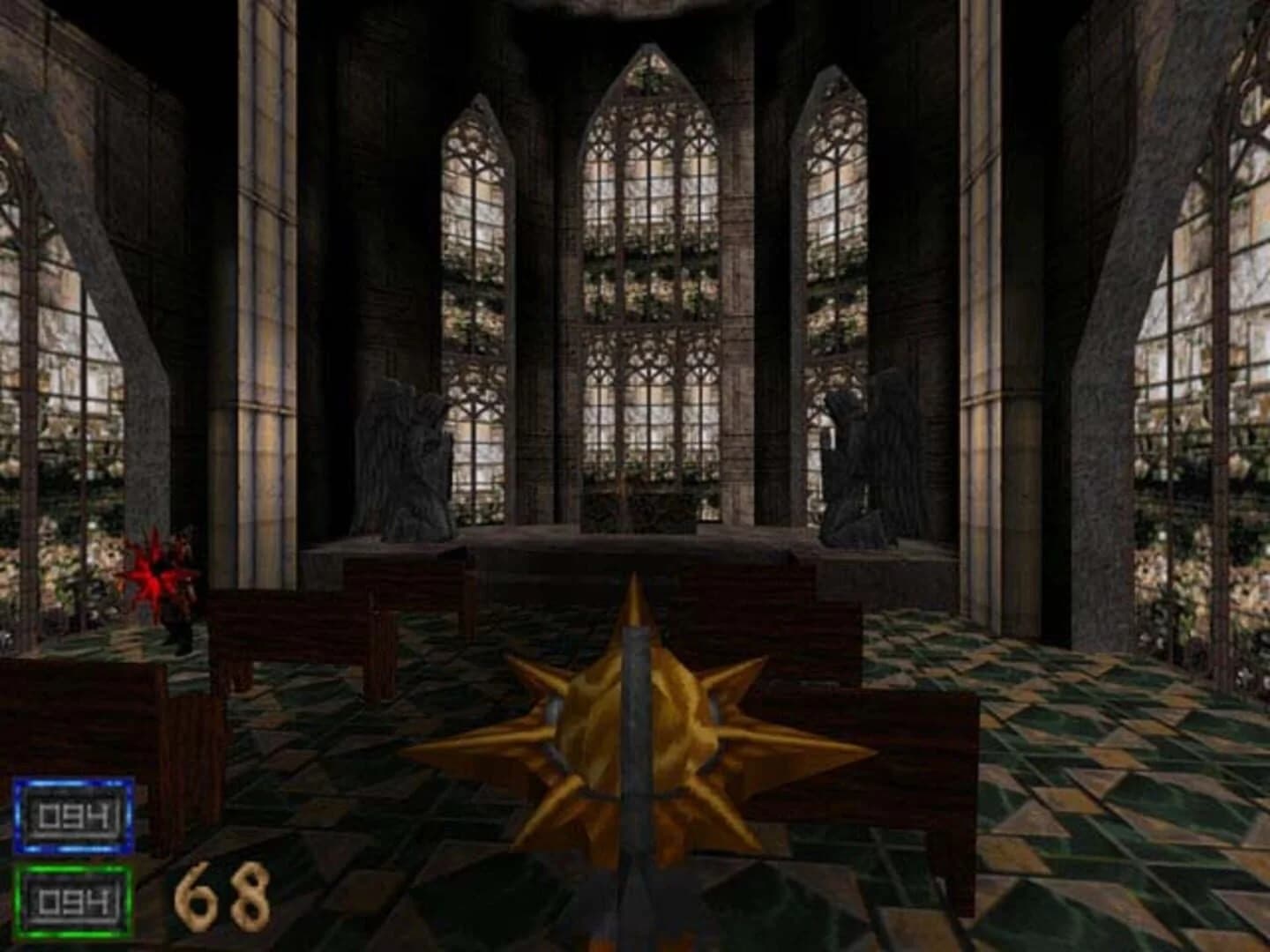Image resolution: width=1270 pixels, height=952 pixels.
Task: Click the tall stone pillar on the left
Action: coord(265,309)
